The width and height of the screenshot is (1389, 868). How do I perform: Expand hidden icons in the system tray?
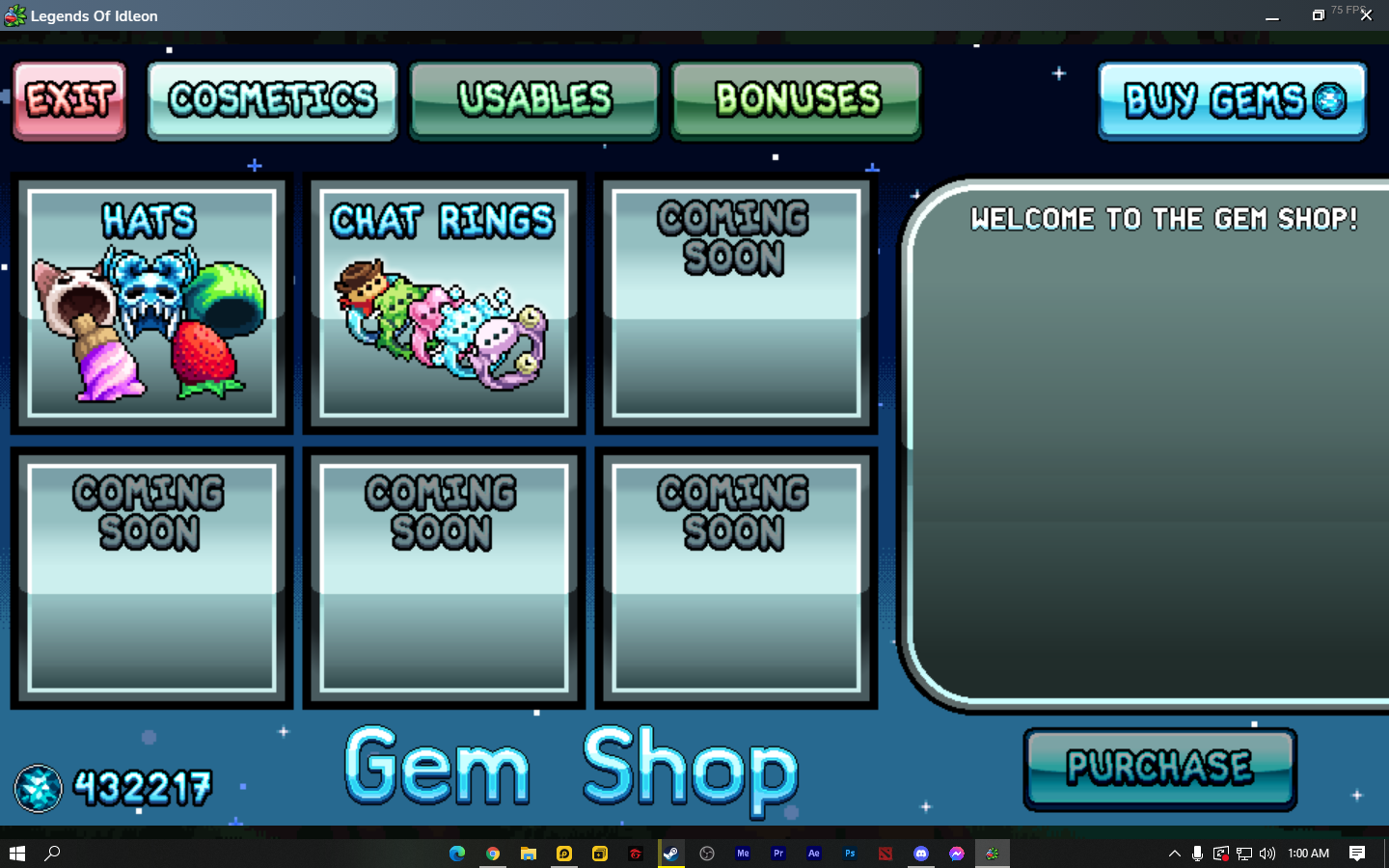[1175, 854]
